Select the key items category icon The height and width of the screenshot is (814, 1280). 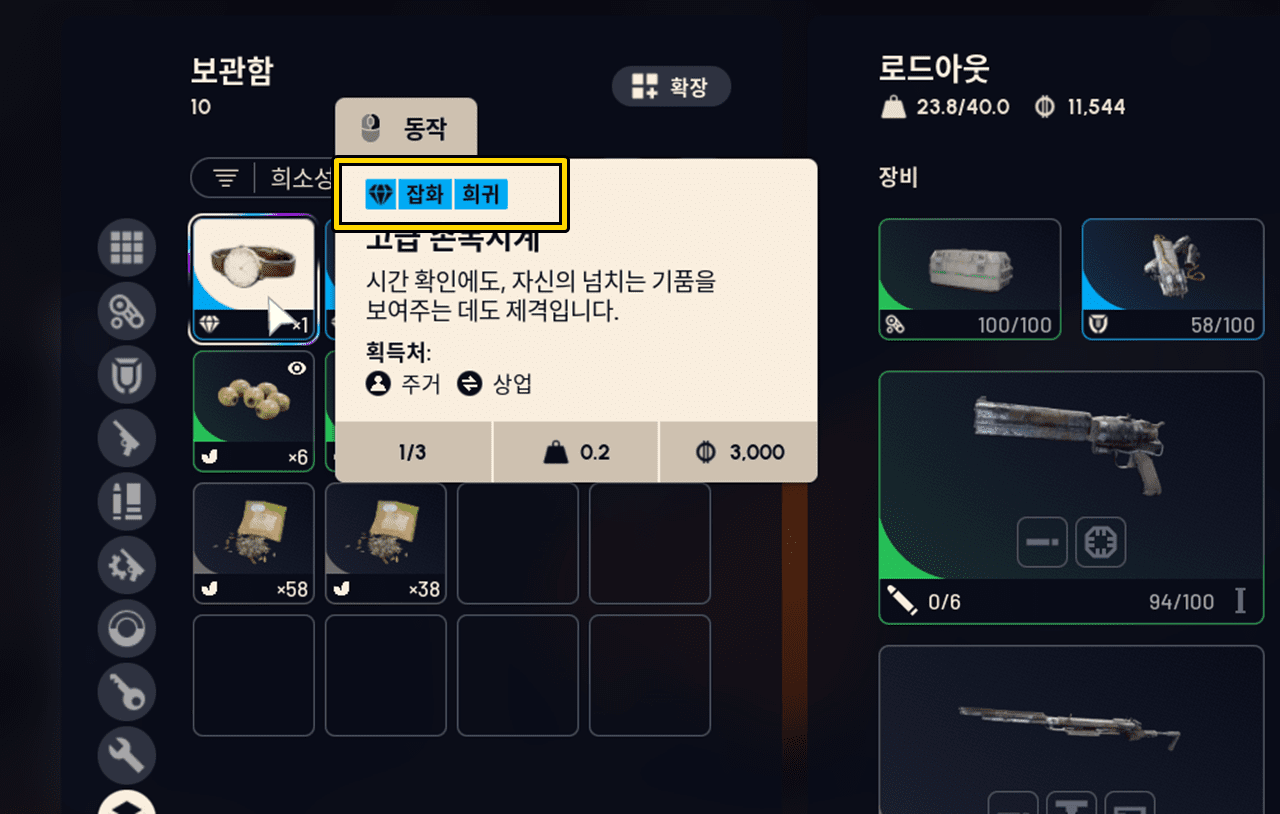[x=127, y=692]
